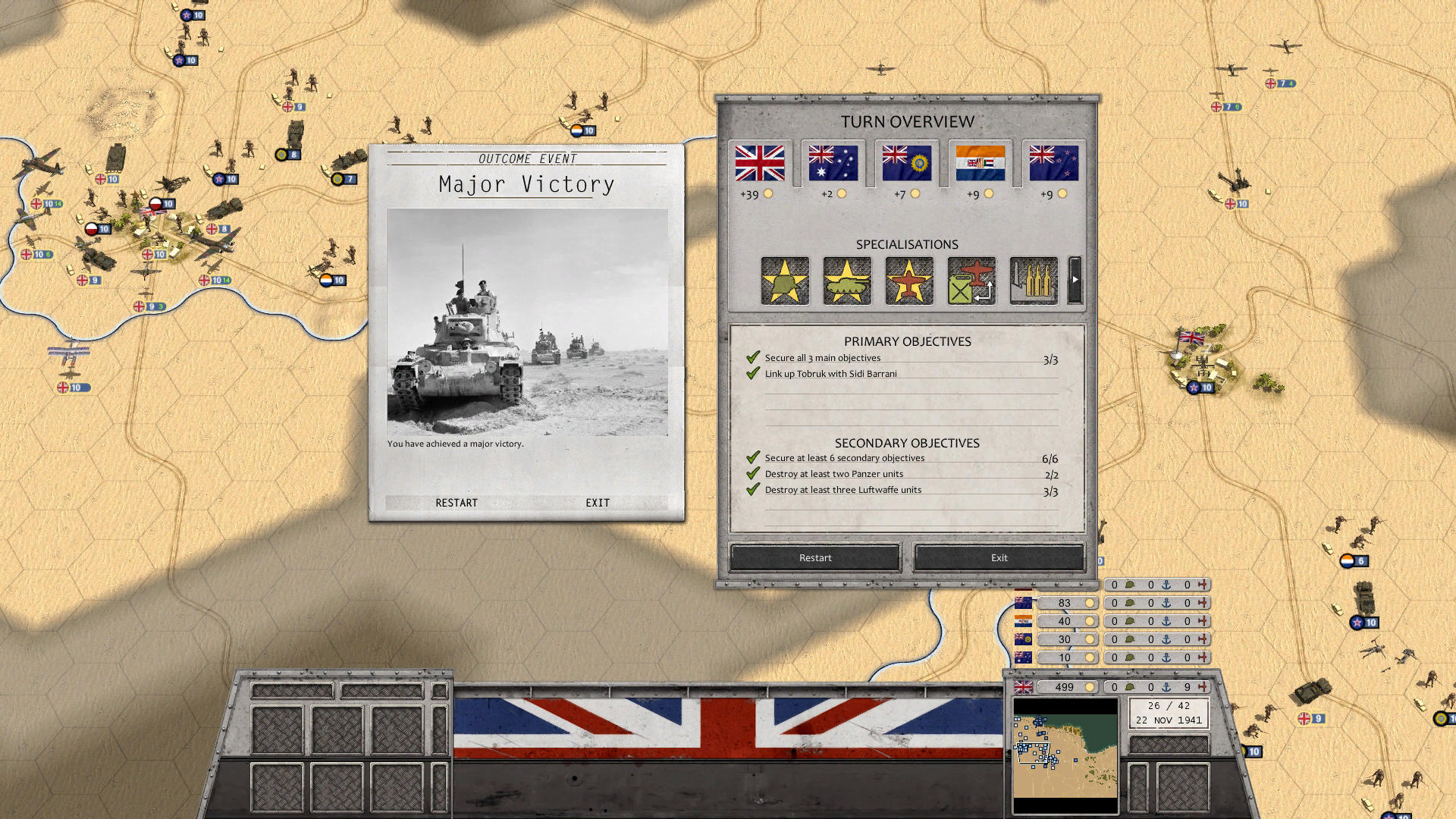1456x819 pixels.
Task: Select the fuel-and-air-transfer specialisation icon
Action: pos(970,281)
